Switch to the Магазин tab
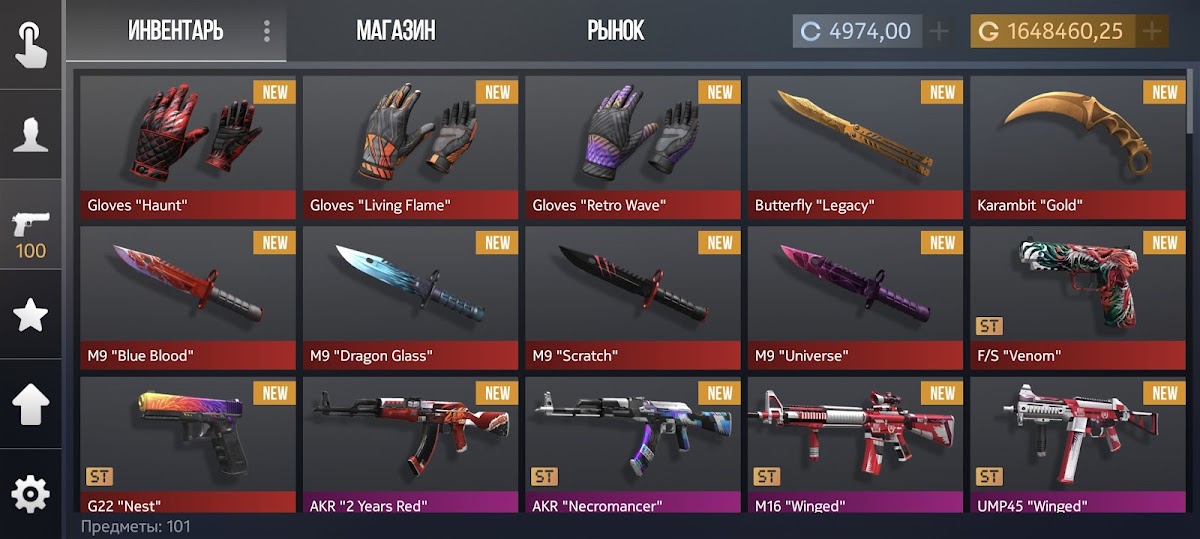 pos(395,31)
